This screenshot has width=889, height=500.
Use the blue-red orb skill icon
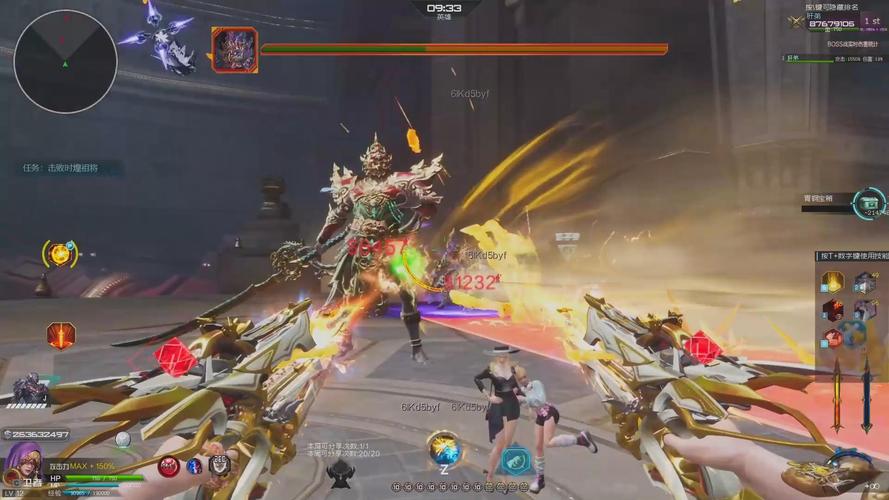click(194, 465)
